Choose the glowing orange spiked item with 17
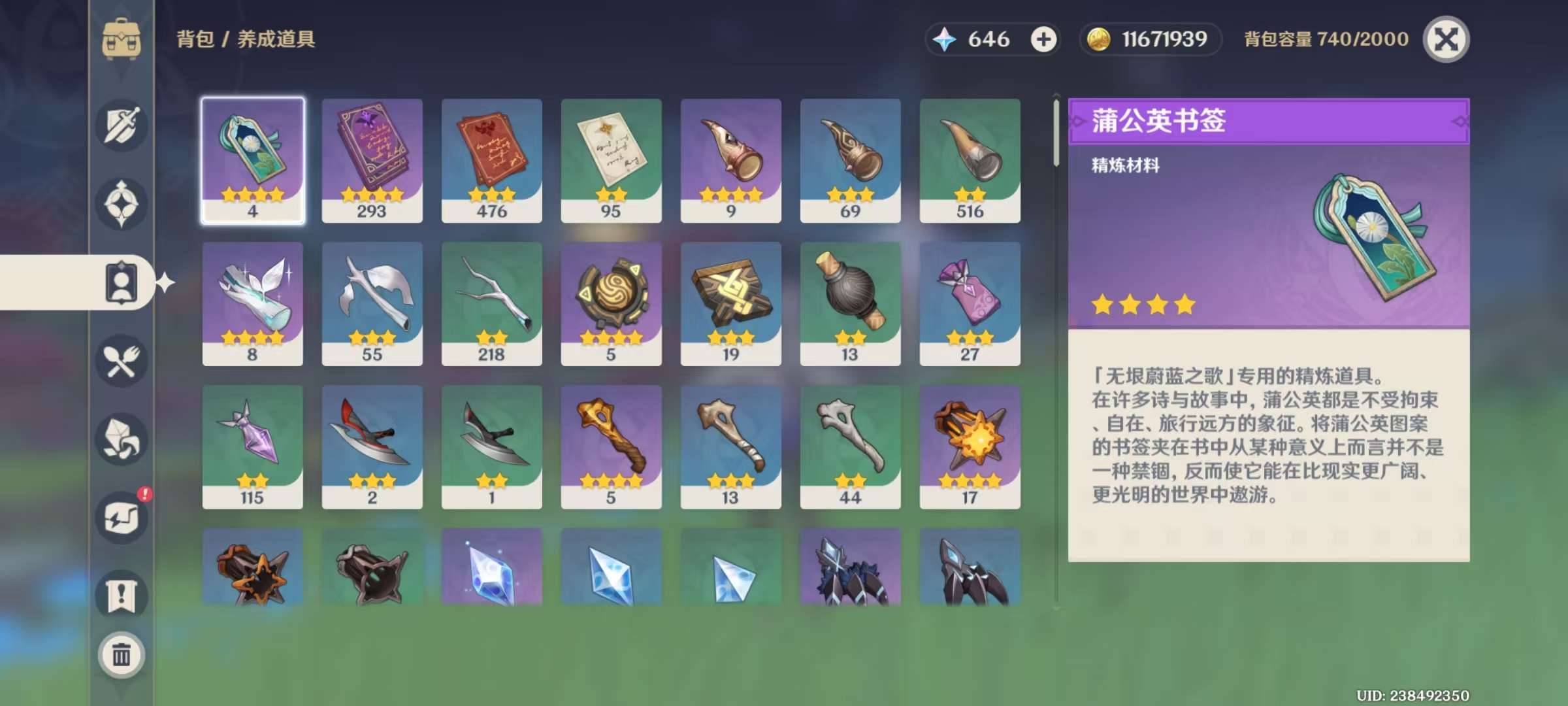Image resolution: width=1568 pixels, height=706 pixels. (970, 446)
